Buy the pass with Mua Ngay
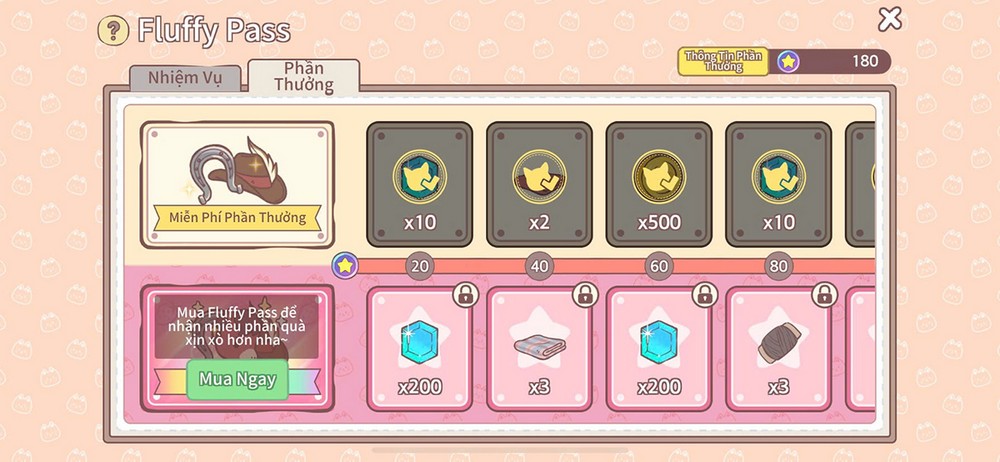 [237, 380]
